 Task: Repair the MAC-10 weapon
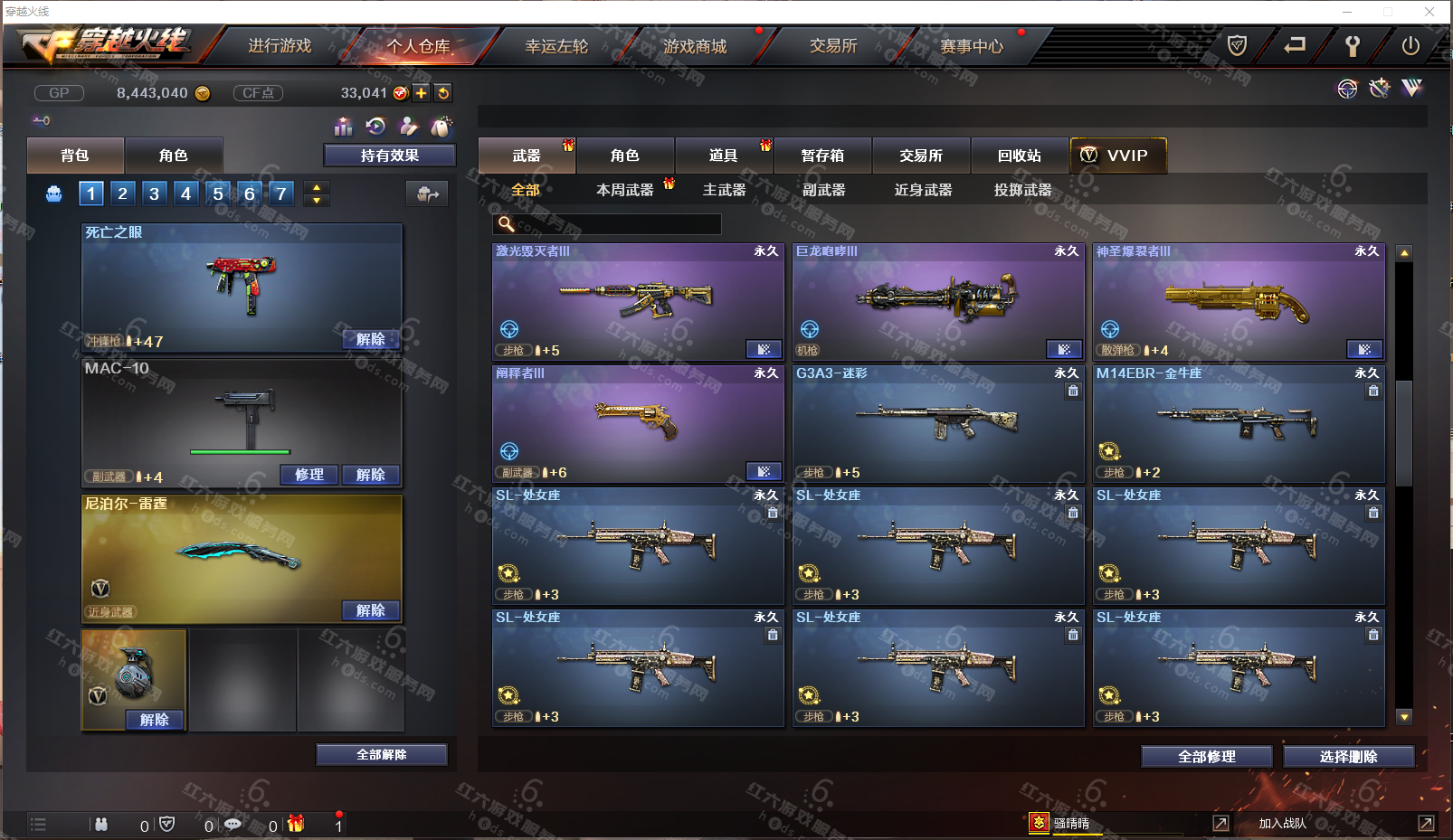pos(309,475)
